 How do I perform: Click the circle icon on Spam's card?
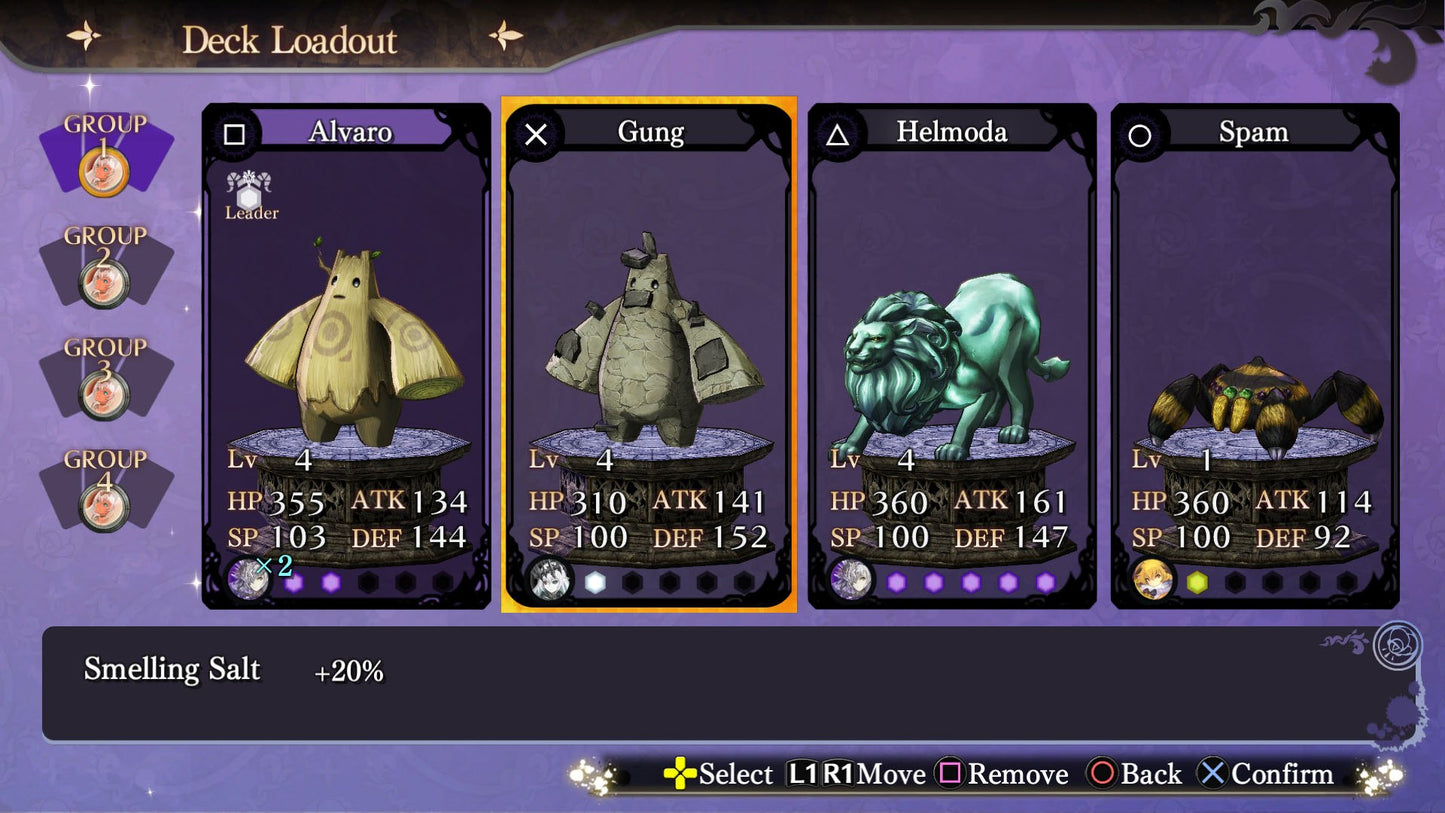point(1141,133)
